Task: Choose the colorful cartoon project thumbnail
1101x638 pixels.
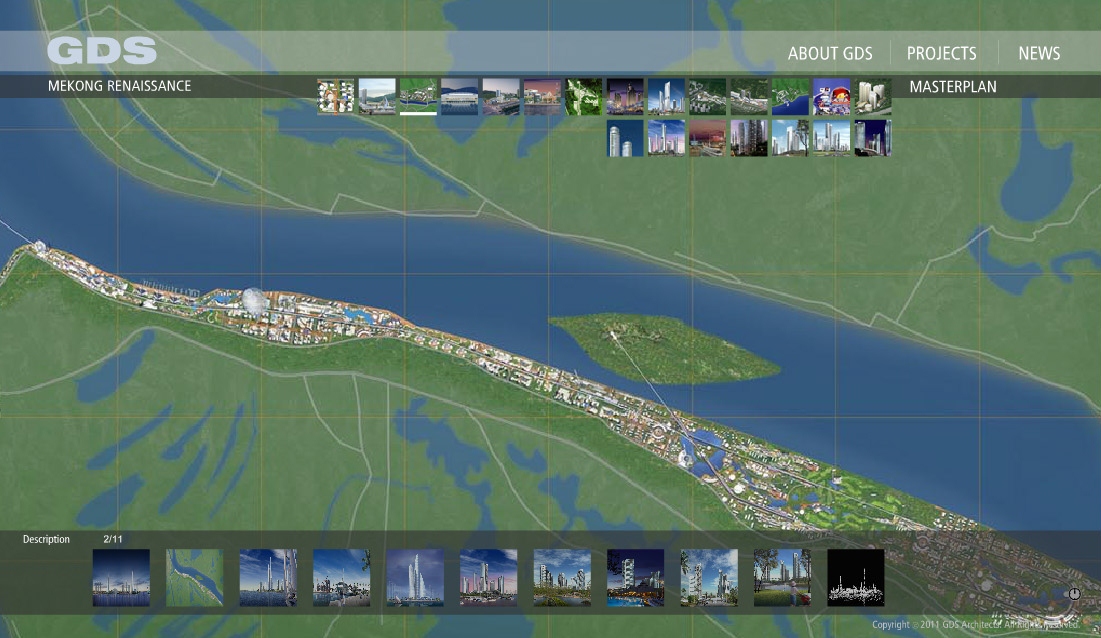Action: pyautogui.click(x=831, y=97)
